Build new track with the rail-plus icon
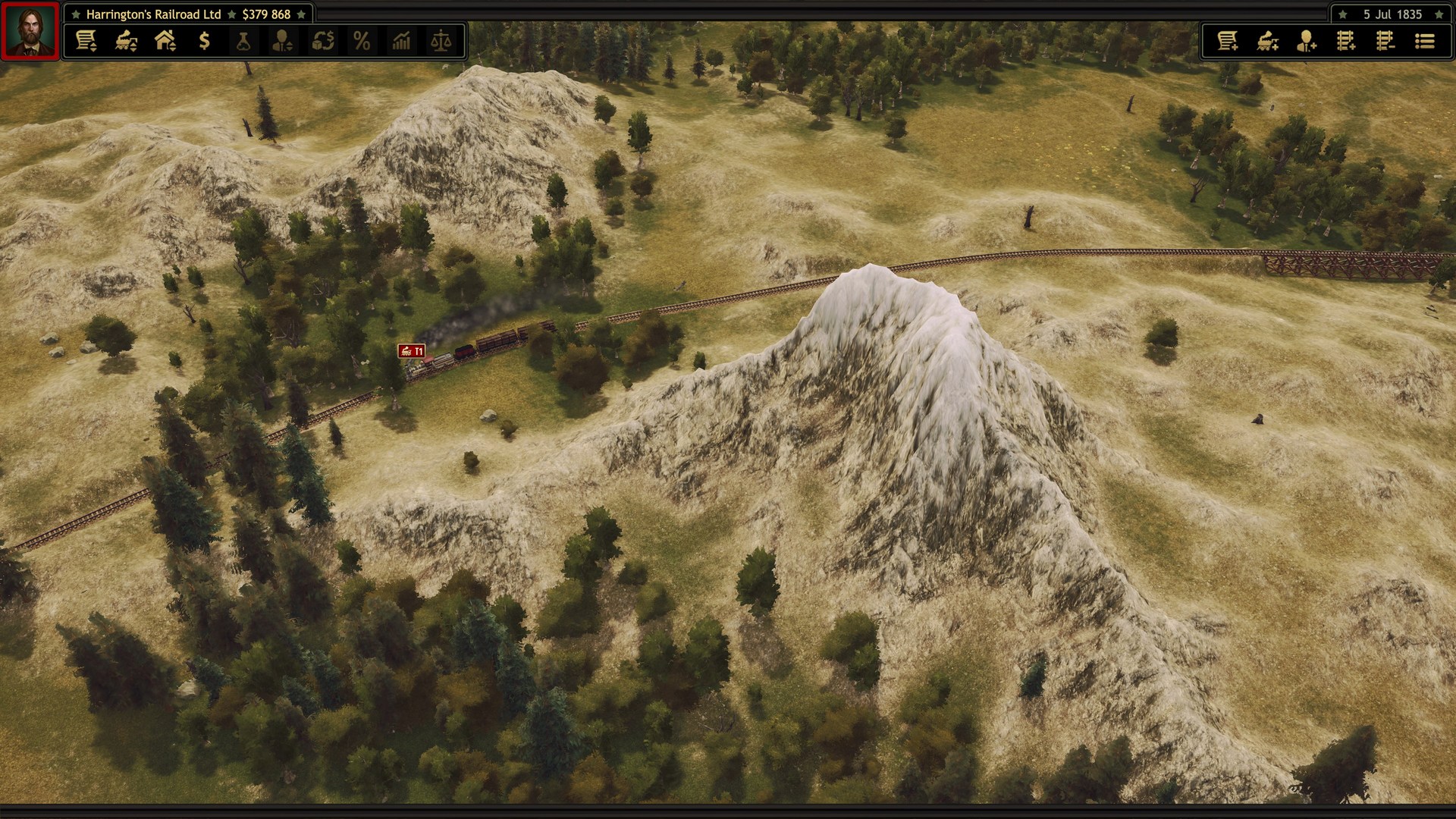The image size is (1456, 819). (1346, 42)
